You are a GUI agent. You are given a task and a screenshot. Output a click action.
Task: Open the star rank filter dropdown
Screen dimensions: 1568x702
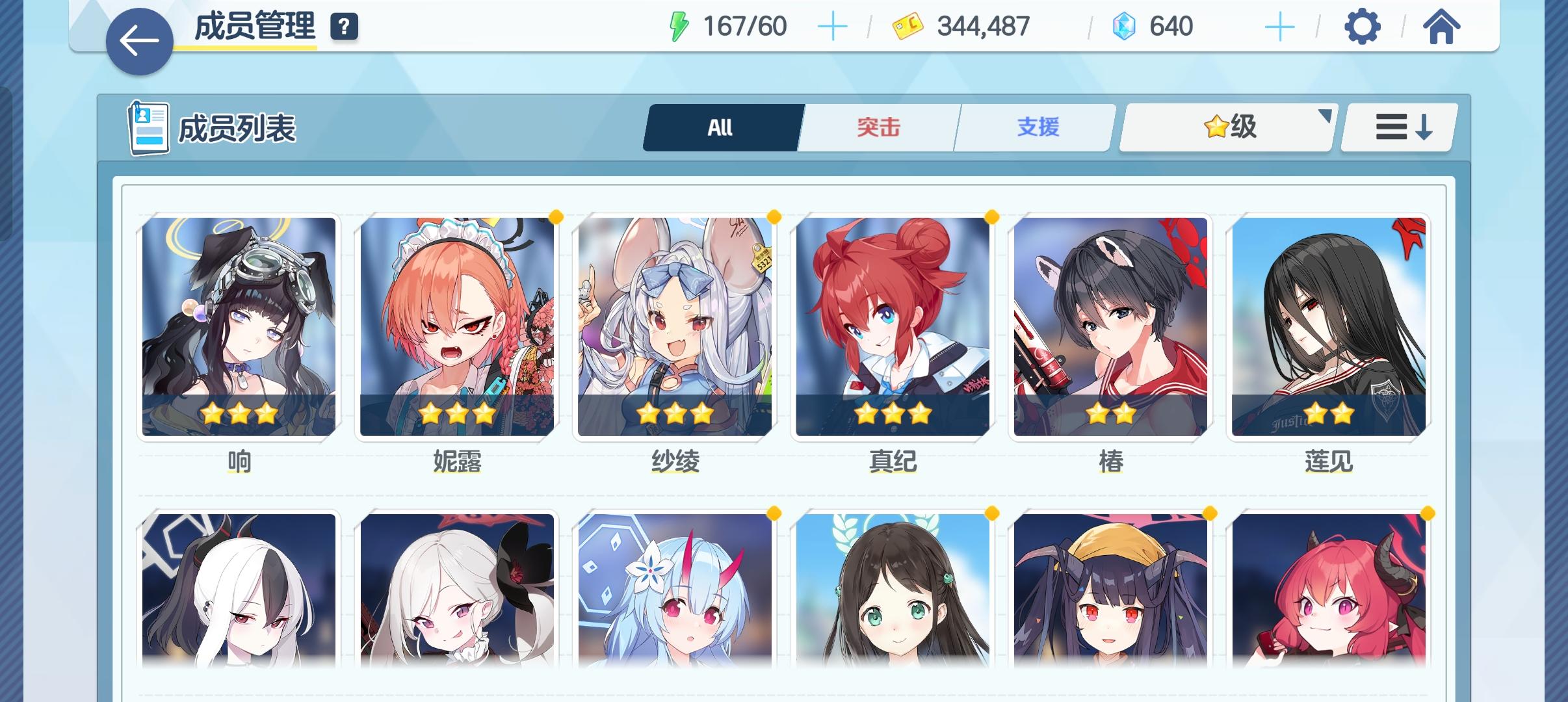pyautogui.click(x=1225, y=127)
